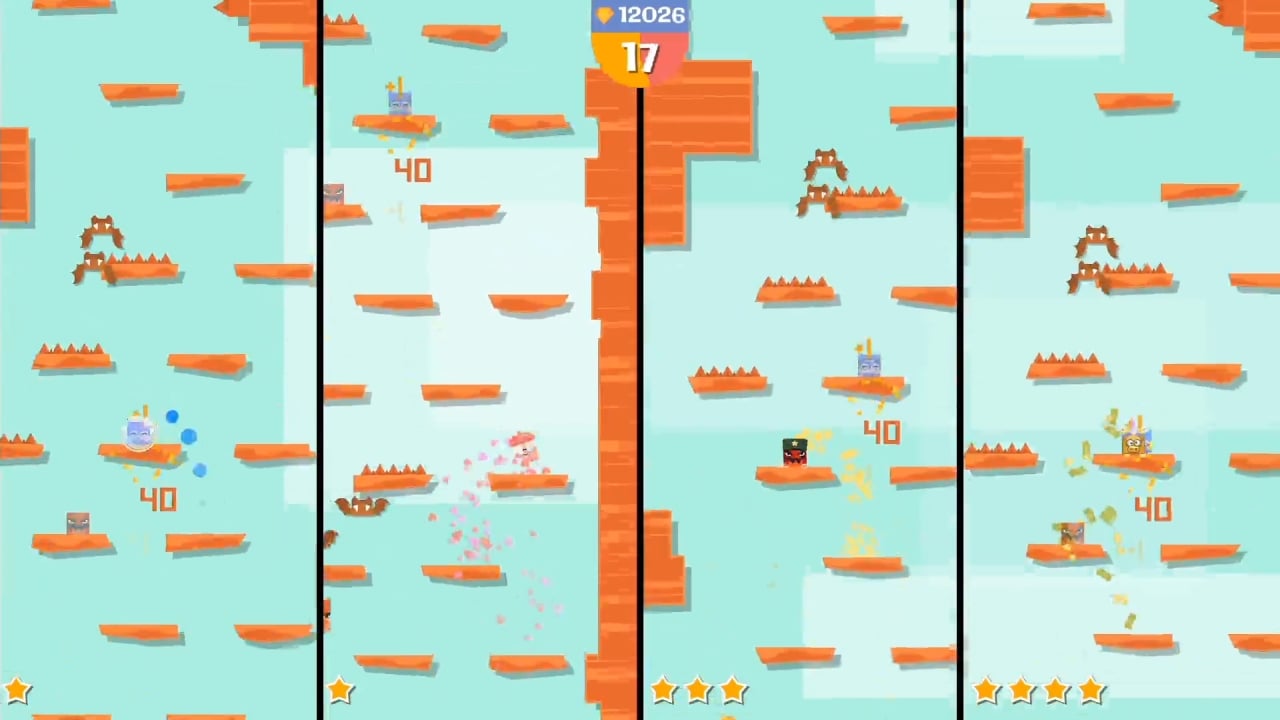Click the fourth star in the rightmost star row
The height and width of the screenshot is (720, 1280).
pyautogui.click(x=1090, y=690)
